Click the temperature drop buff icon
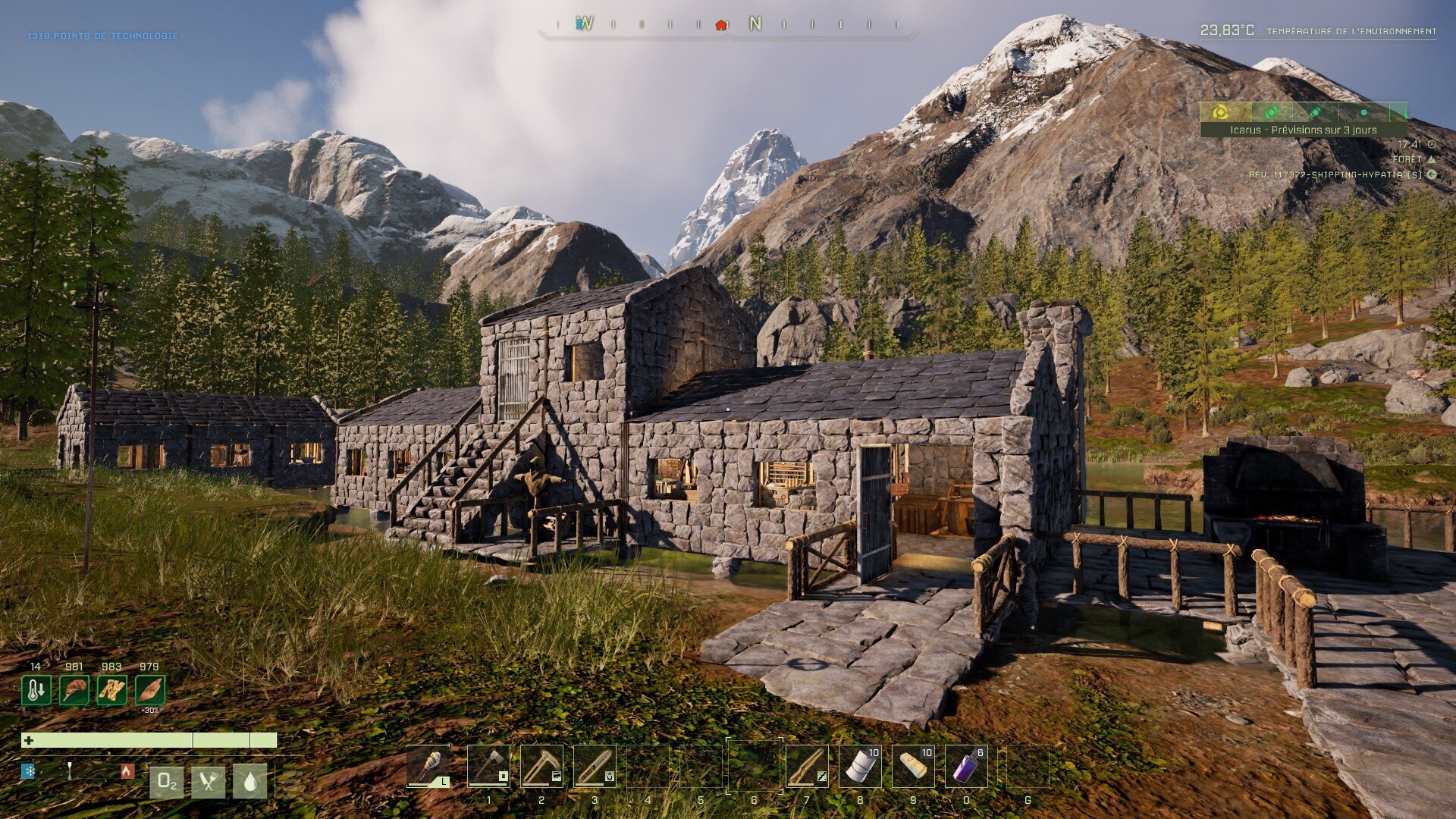 click(36, 690)
